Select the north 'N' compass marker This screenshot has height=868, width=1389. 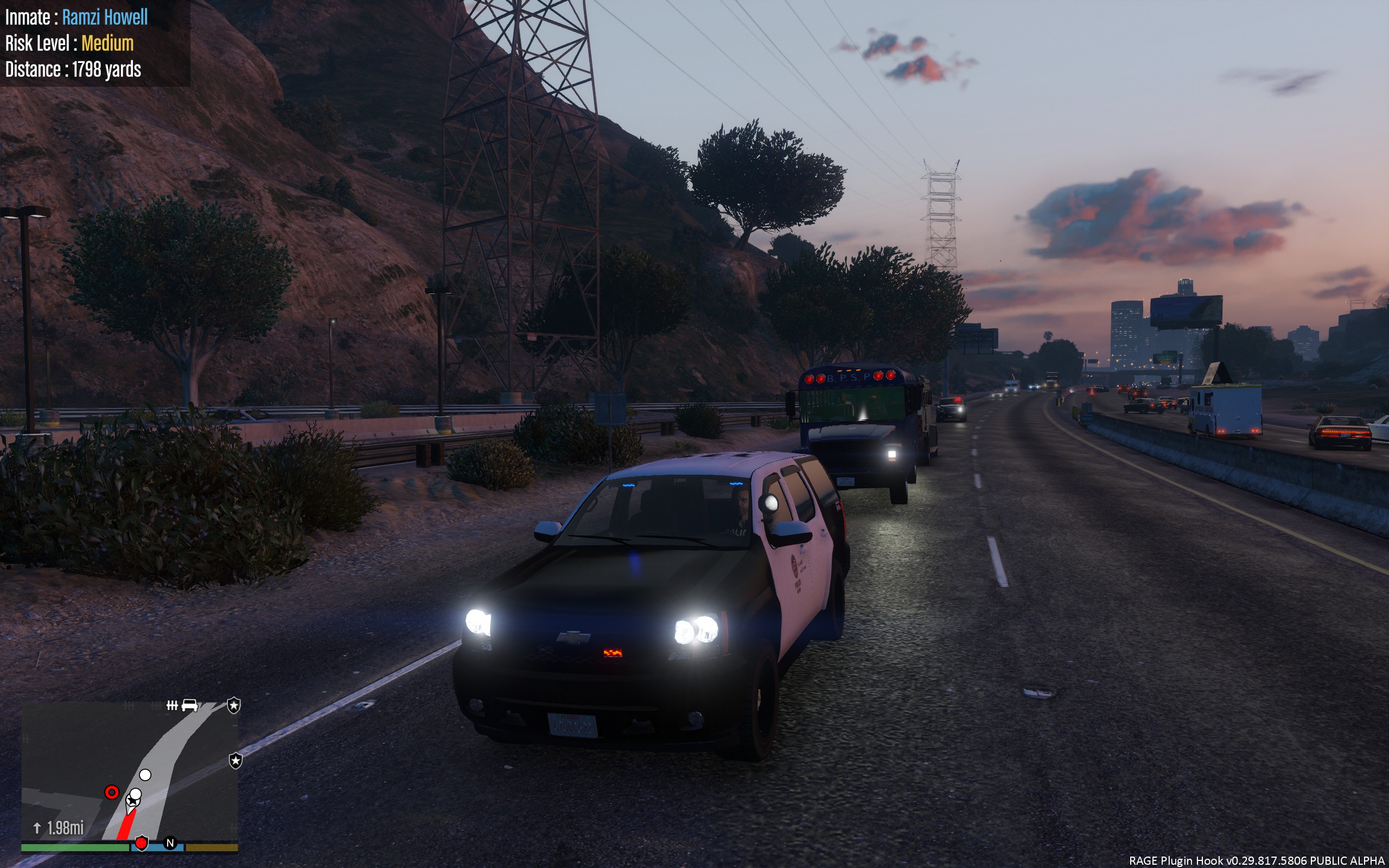pyautogui.click(x=170, y=843)
